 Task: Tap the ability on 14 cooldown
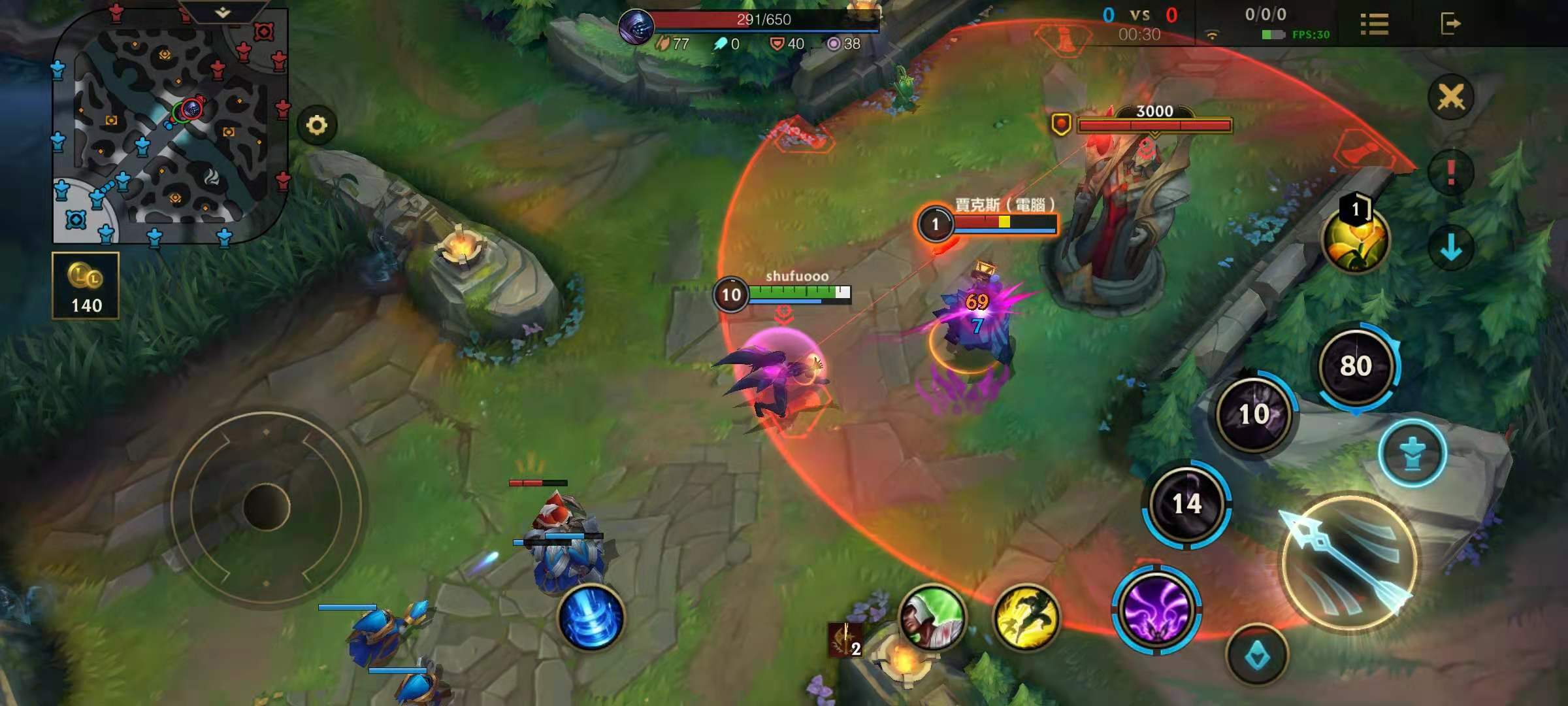pyautogui.click(x=1186, y=503)
